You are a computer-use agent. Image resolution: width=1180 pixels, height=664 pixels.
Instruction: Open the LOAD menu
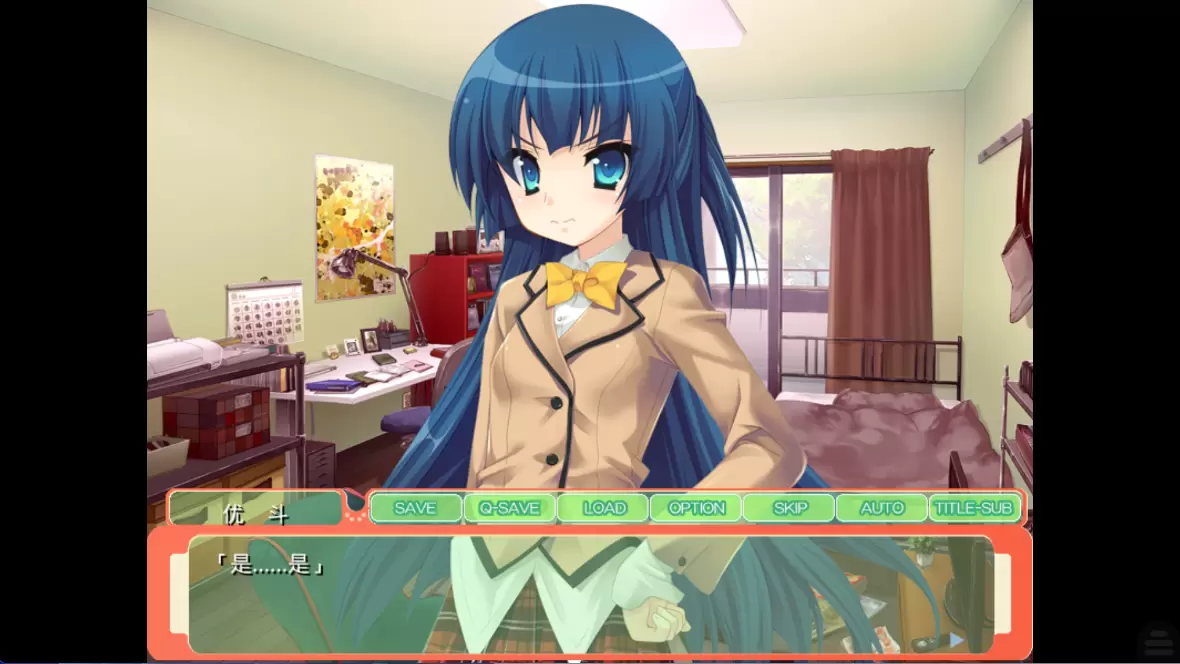pos(603,508)
